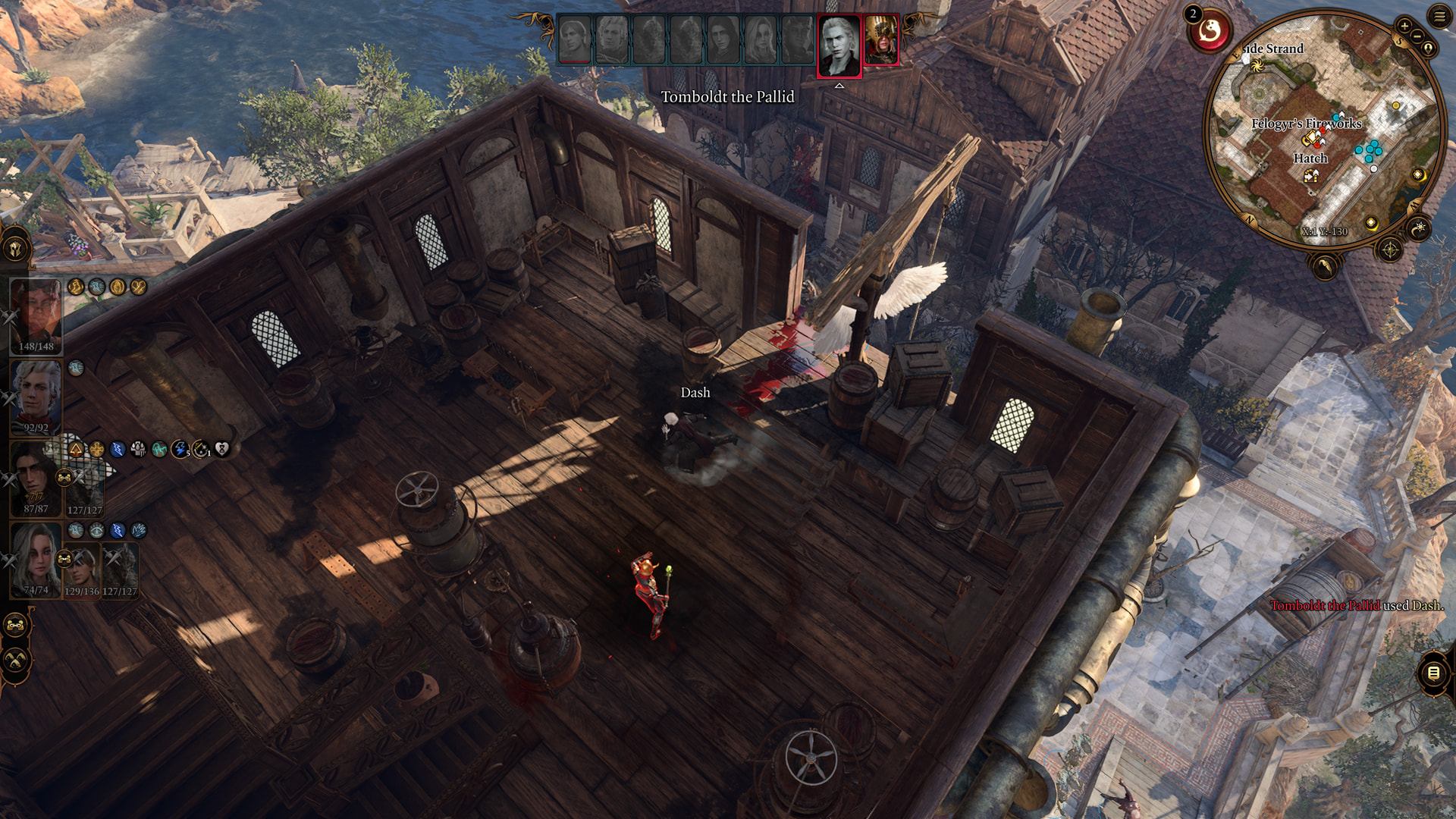Click the crescent moon rest button
Screen dimensions: 1456x819
coord(1418,227)
